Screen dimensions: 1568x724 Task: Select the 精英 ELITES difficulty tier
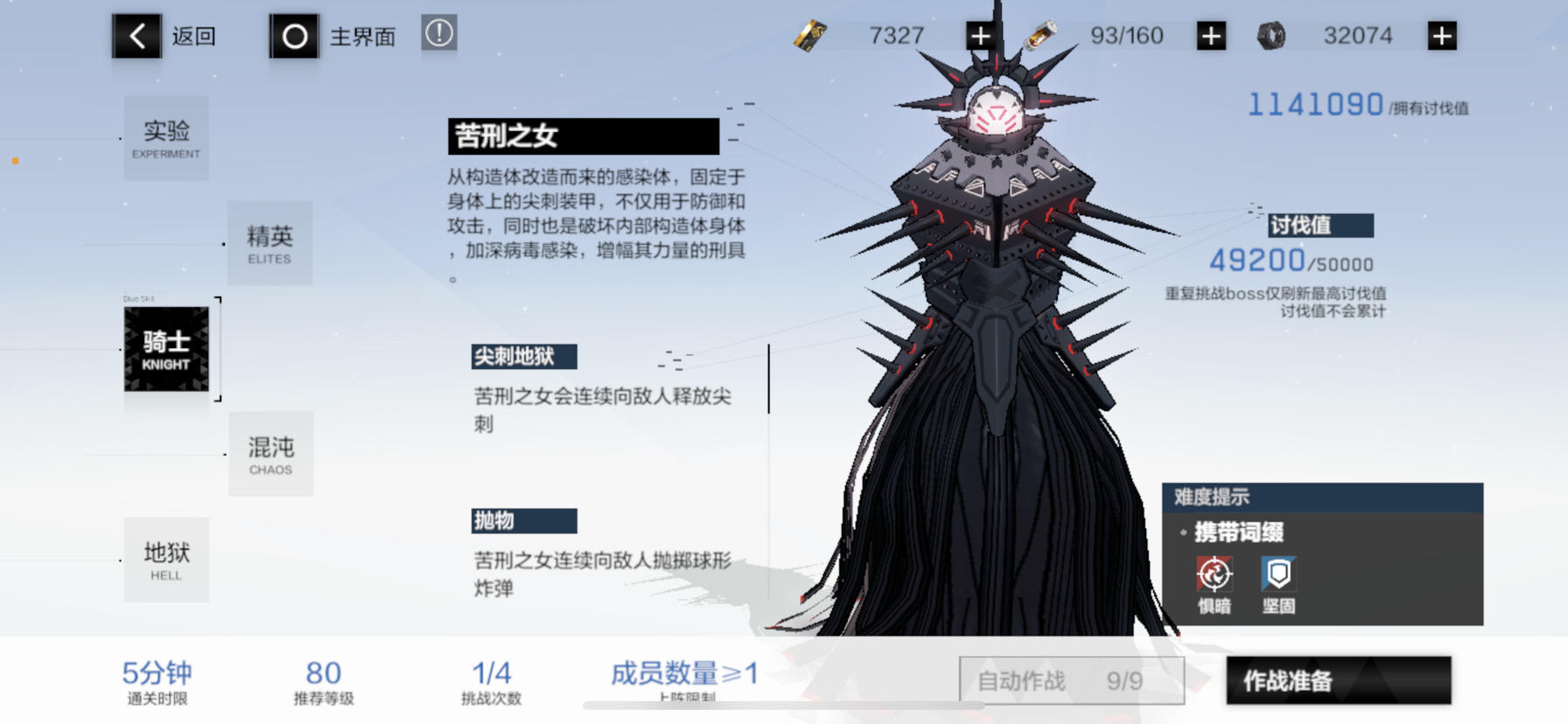coord(269,243)
